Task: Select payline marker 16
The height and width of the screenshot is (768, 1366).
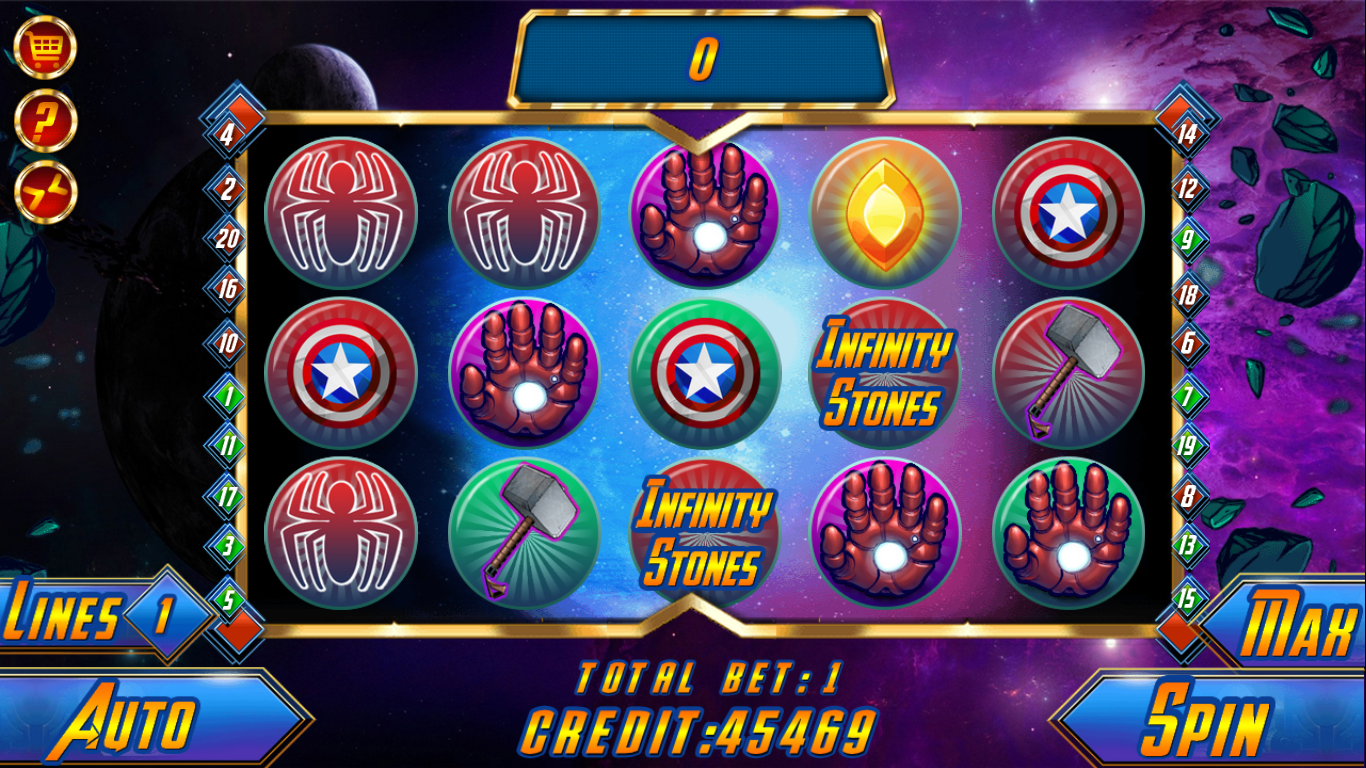Action: 228,291
